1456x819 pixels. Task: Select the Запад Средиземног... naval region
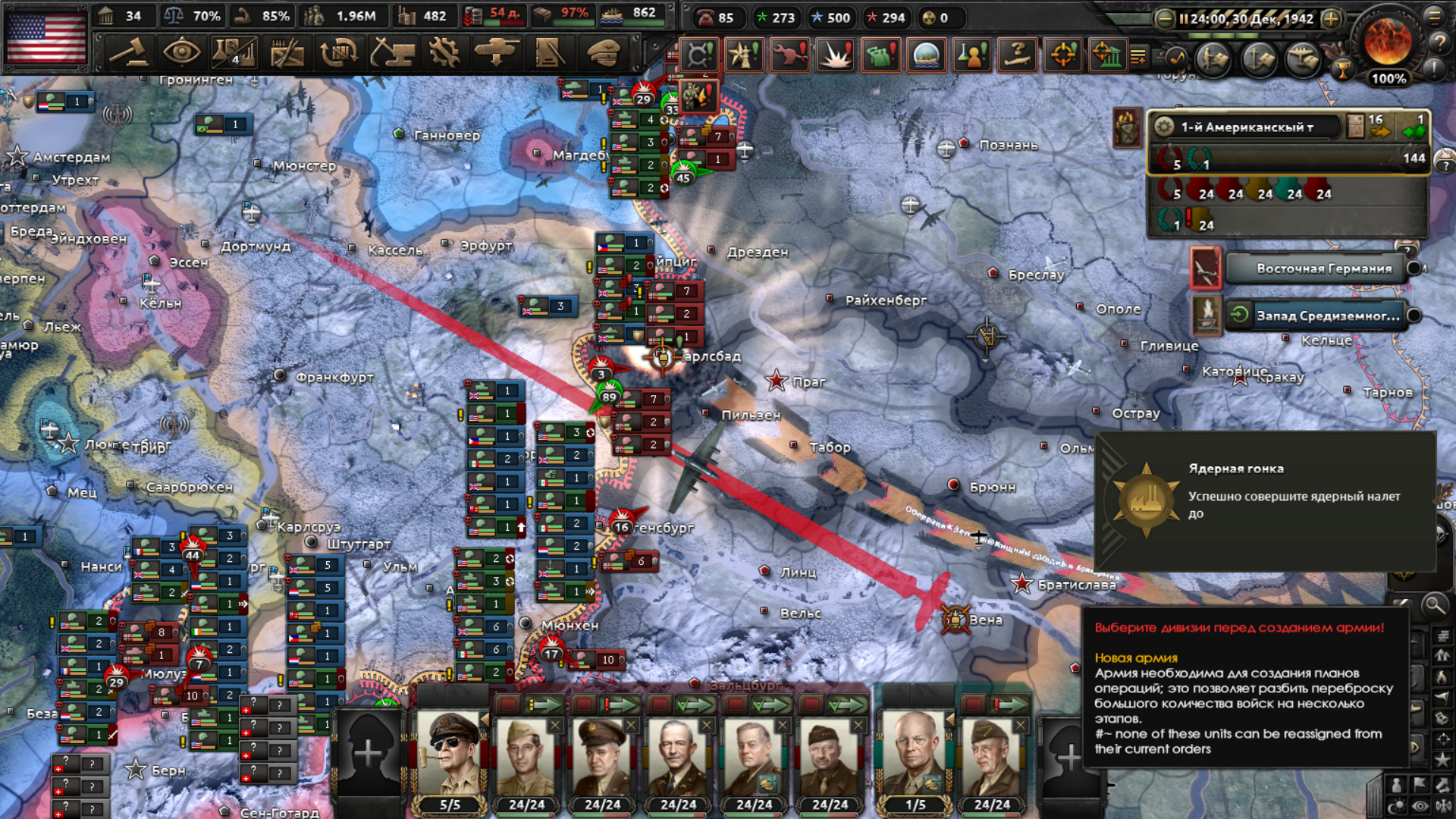tap(1327, 315)
